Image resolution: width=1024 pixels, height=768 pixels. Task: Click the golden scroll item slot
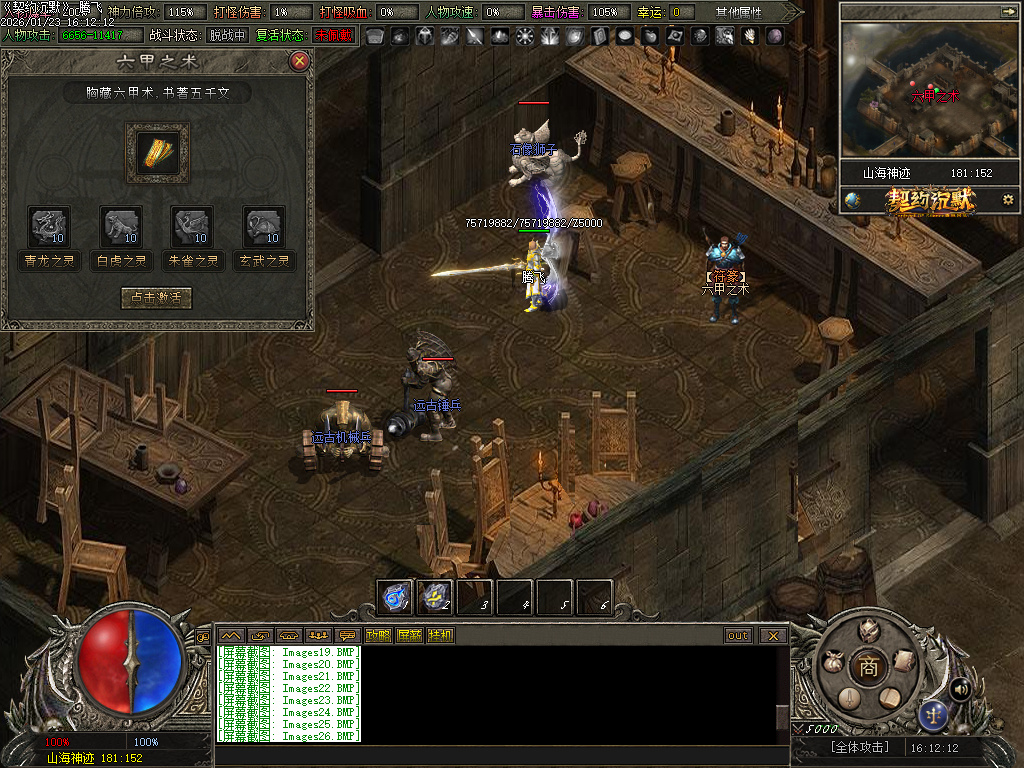pyautogui.click(x=157, y=153)
